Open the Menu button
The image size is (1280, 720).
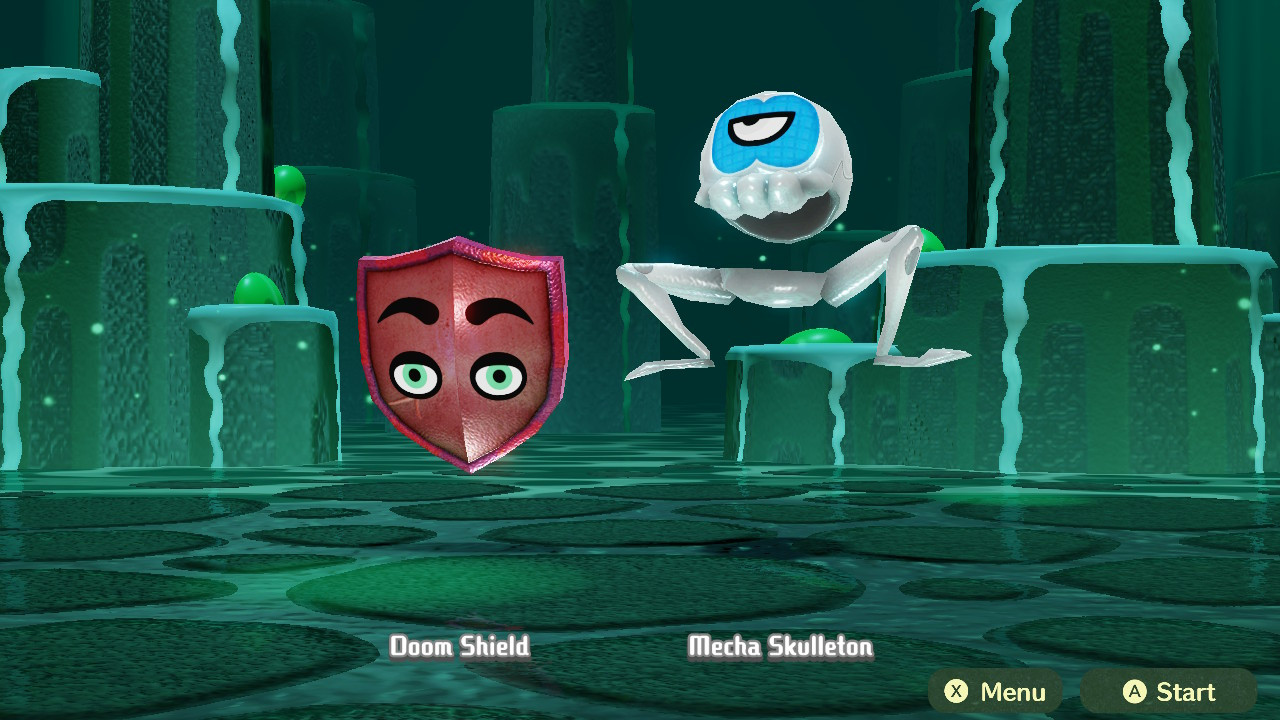coord(995,692)
